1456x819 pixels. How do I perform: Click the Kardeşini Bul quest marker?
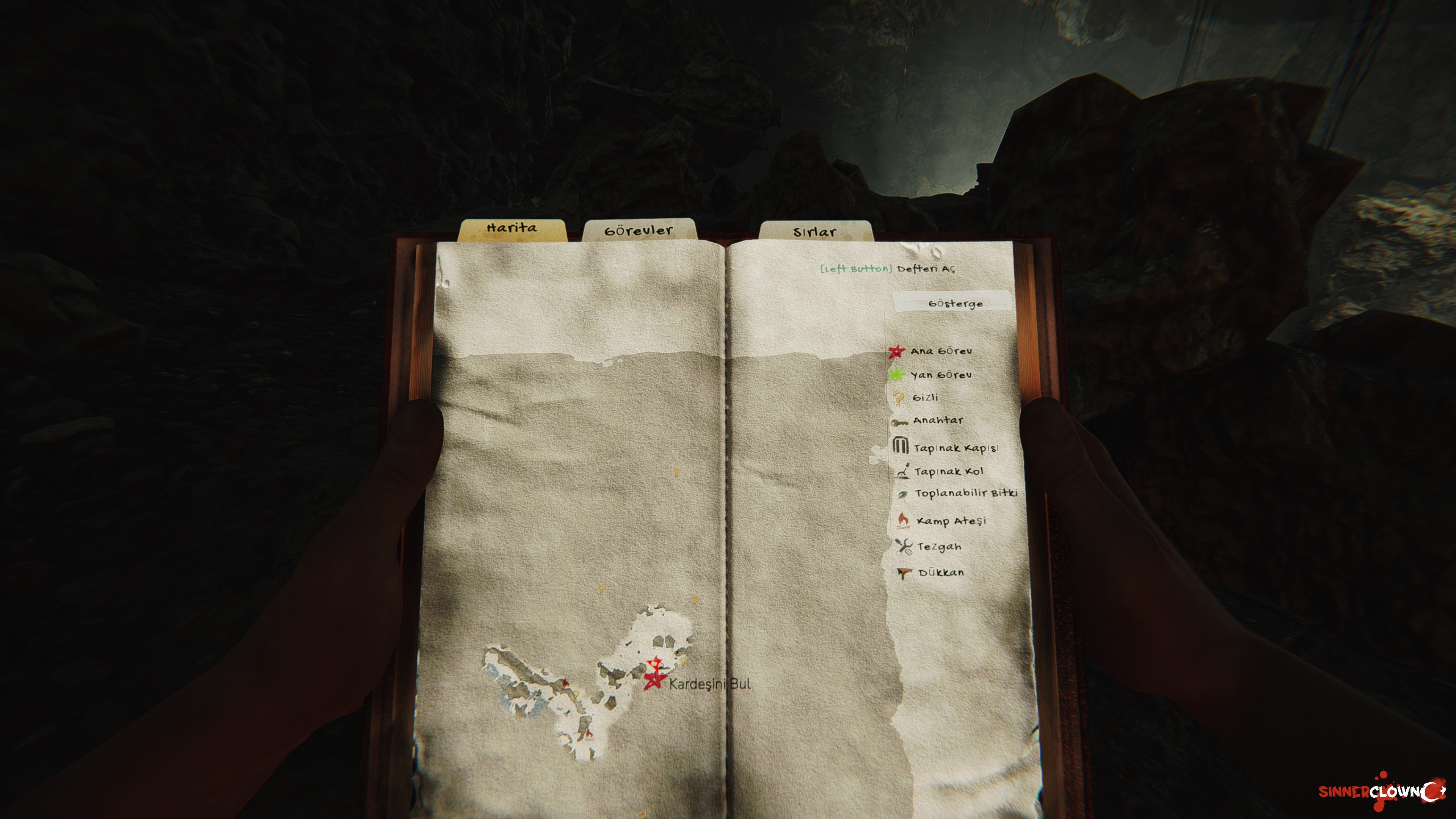click(654, 681)
